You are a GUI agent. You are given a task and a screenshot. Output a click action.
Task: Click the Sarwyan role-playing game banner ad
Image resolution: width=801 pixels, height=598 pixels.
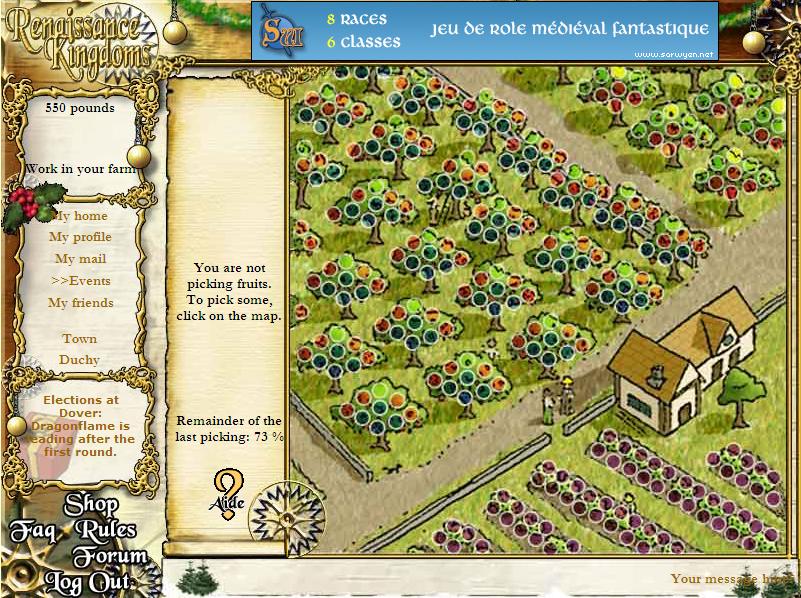click(484, 30)
